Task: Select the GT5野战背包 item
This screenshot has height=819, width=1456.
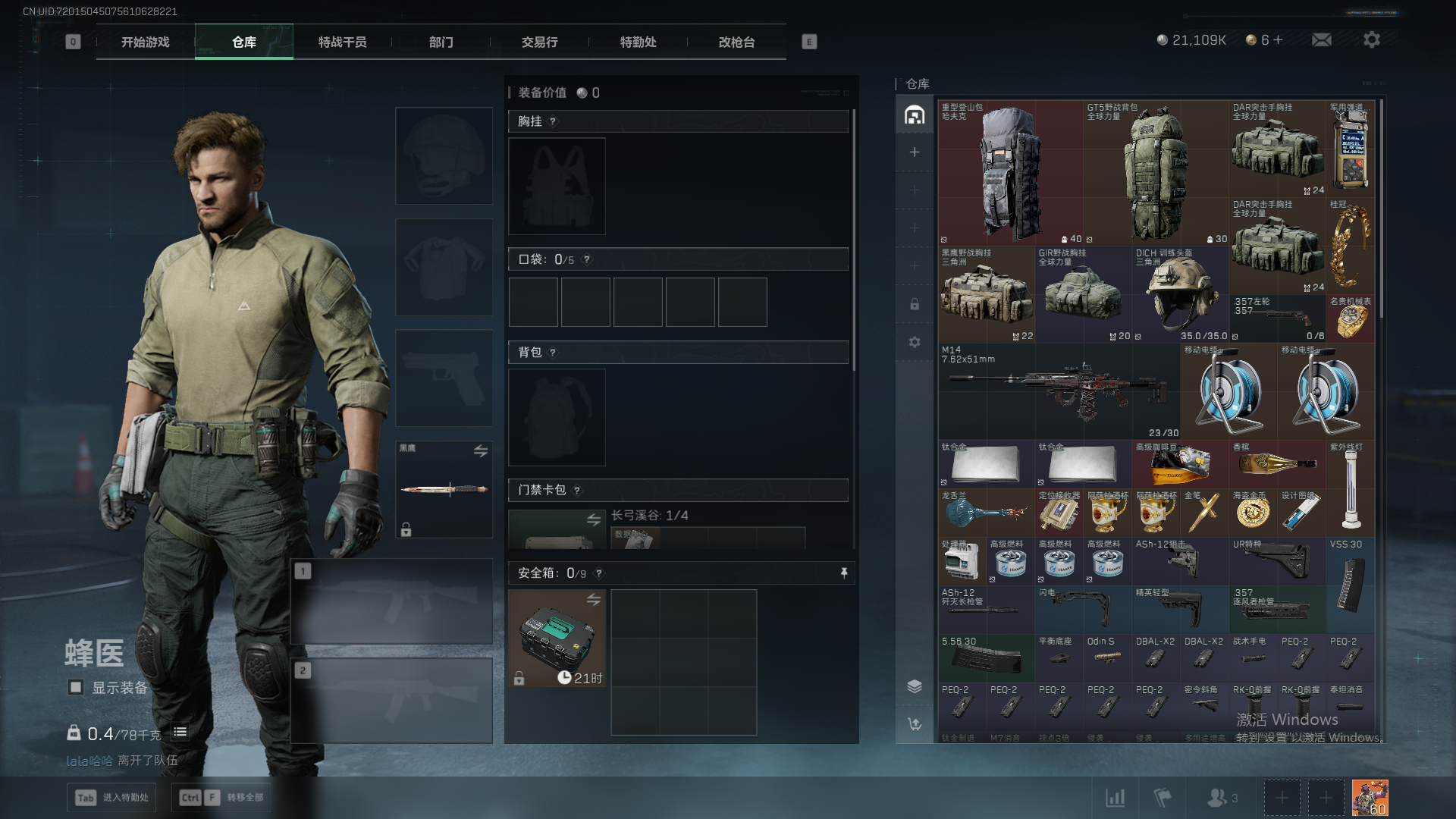Action: [x=1156, y=173]
